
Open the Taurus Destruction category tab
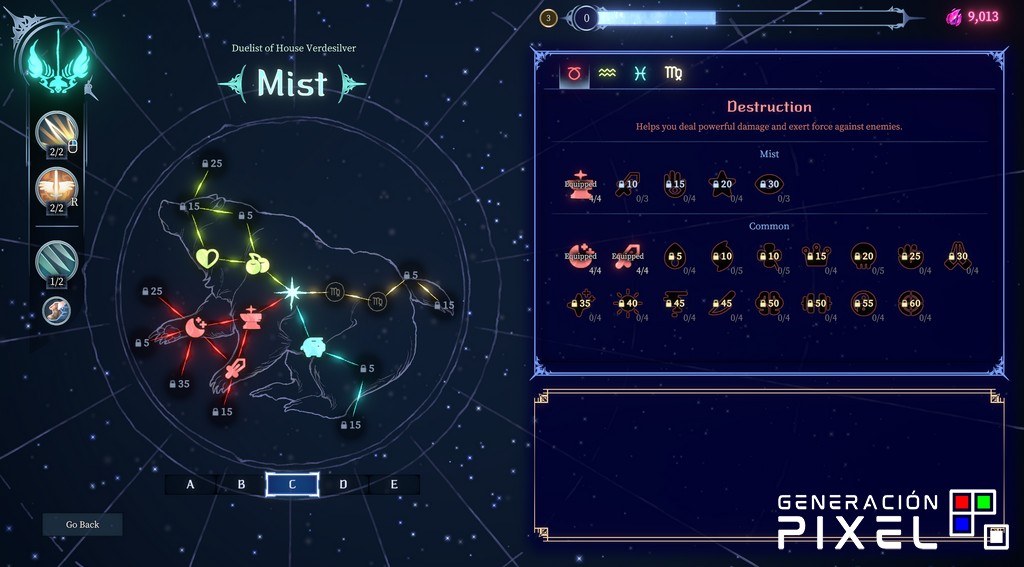(x=574, y=73)
